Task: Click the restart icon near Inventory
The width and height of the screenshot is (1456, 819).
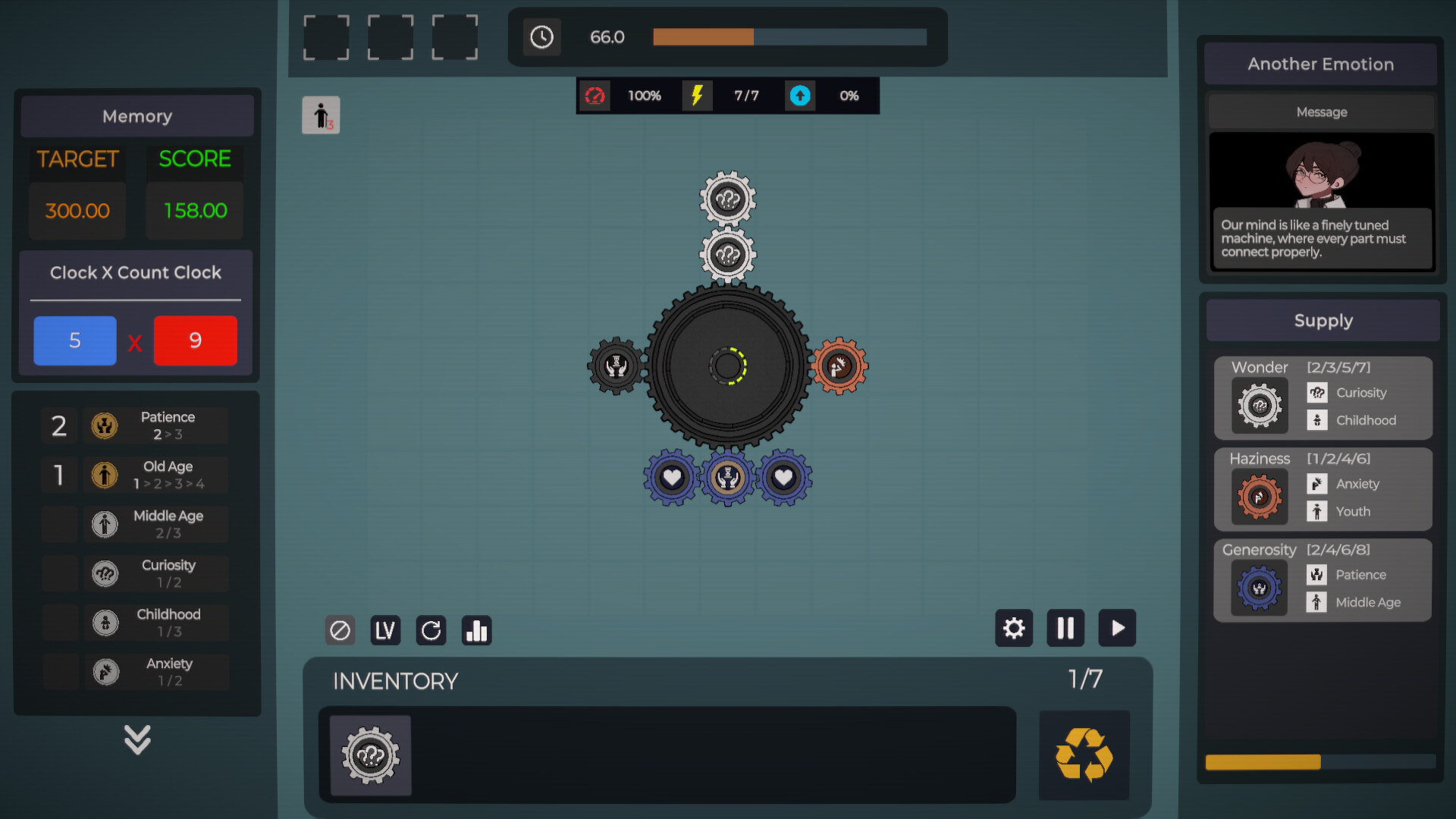Action: (x=431, y=630)
